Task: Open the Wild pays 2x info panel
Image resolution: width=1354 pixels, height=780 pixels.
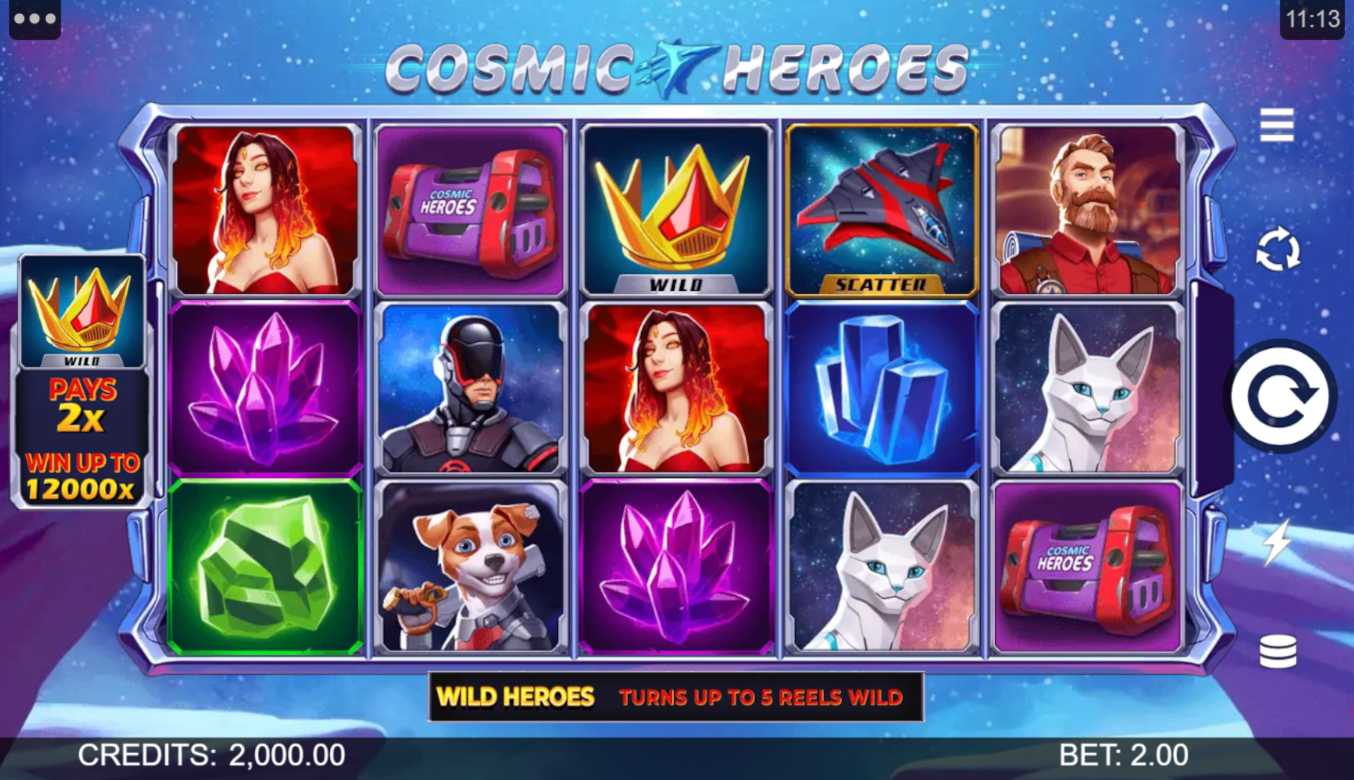Action: pyautogui.click(x=84, y=380)
